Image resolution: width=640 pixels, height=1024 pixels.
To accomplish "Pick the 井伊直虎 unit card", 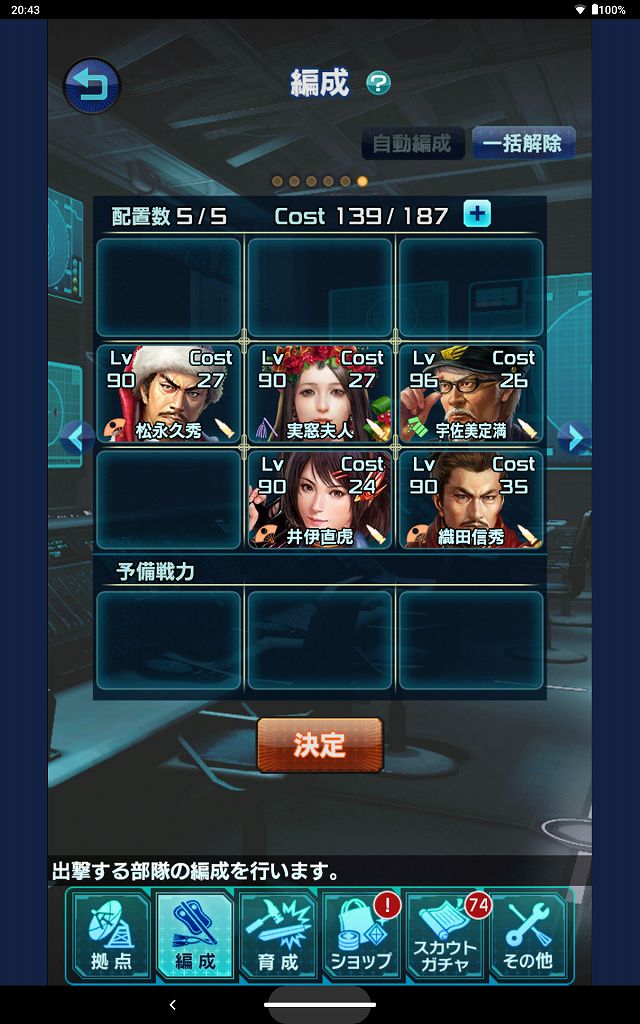I will point(320,499).
